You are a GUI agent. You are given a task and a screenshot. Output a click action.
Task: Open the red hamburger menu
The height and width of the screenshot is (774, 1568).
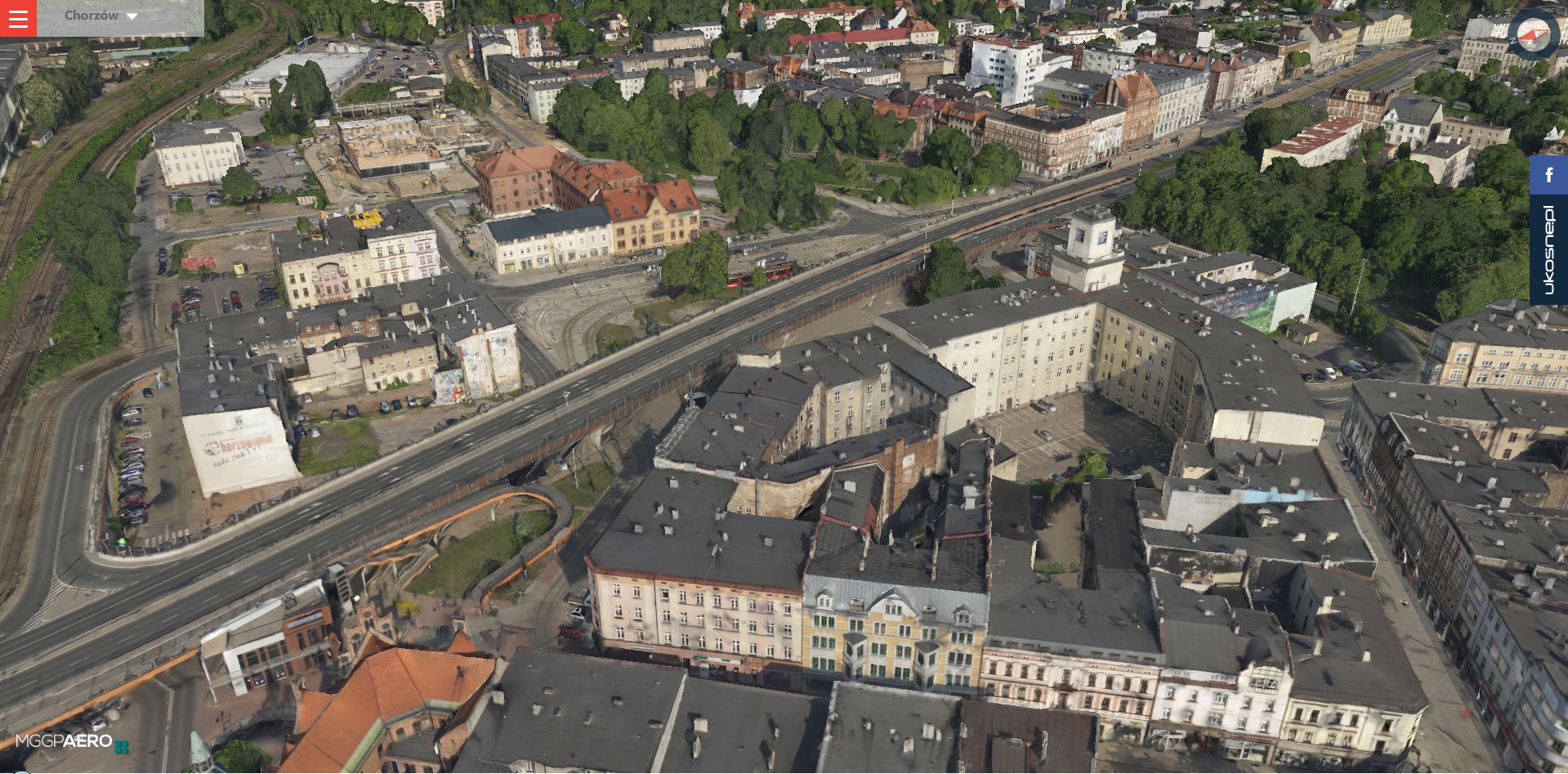(x=18, y=18)
